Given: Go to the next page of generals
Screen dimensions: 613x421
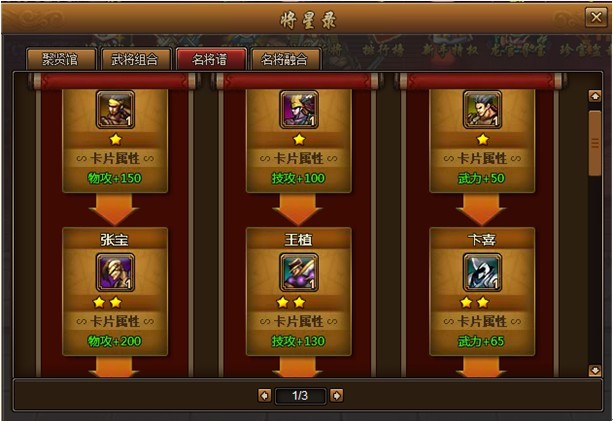Looking at the screenshot, I should [x=336, y=396].
